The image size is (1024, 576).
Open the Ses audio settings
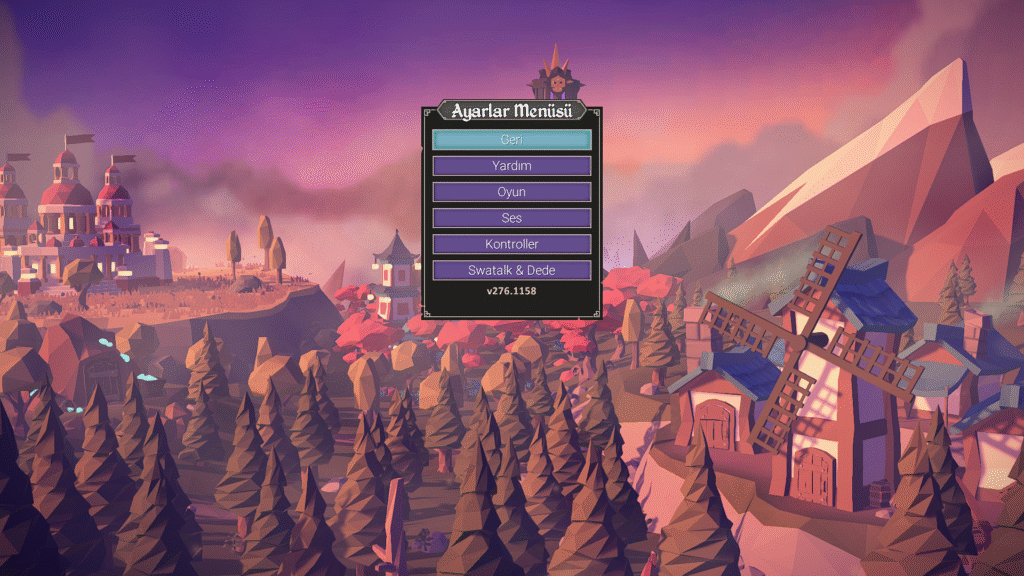(511, 218)
